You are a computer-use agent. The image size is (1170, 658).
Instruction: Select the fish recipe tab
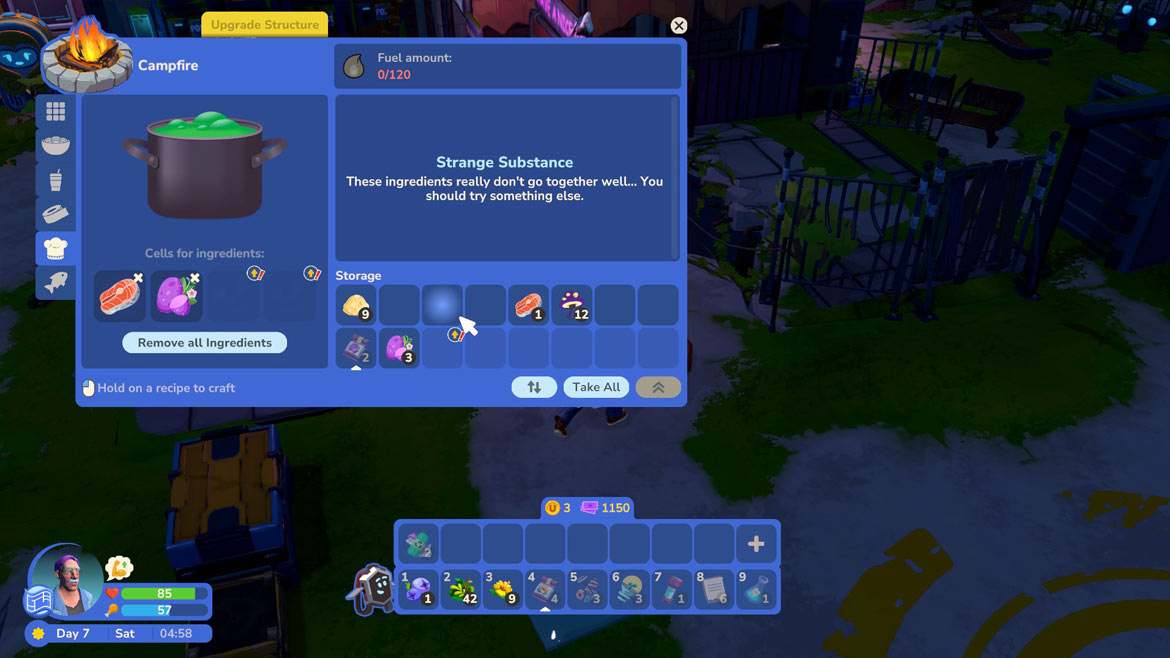[56, 282]
